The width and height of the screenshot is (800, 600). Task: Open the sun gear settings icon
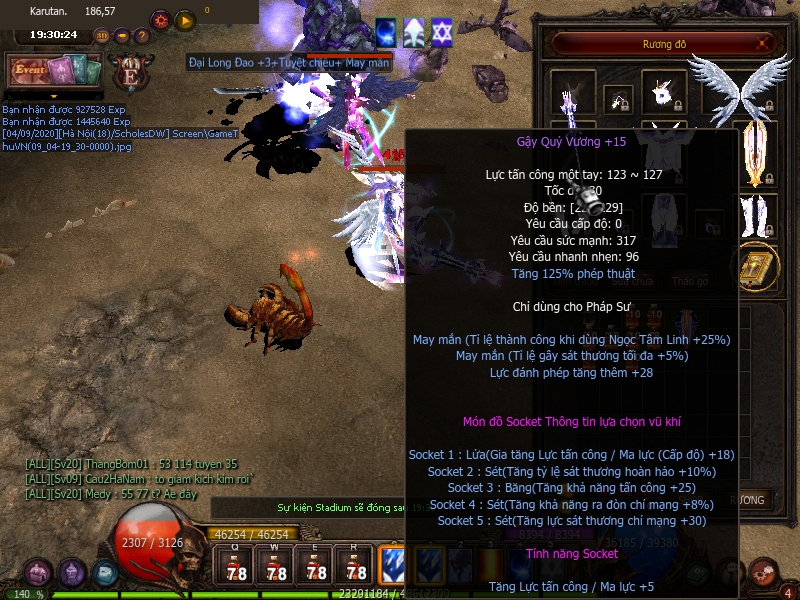click(160, 20)
